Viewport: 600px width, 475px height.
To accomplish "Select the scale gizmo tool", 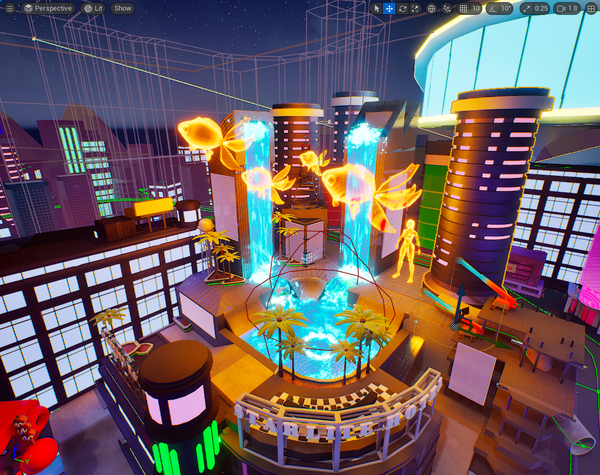I will click(x=415, y=8).
